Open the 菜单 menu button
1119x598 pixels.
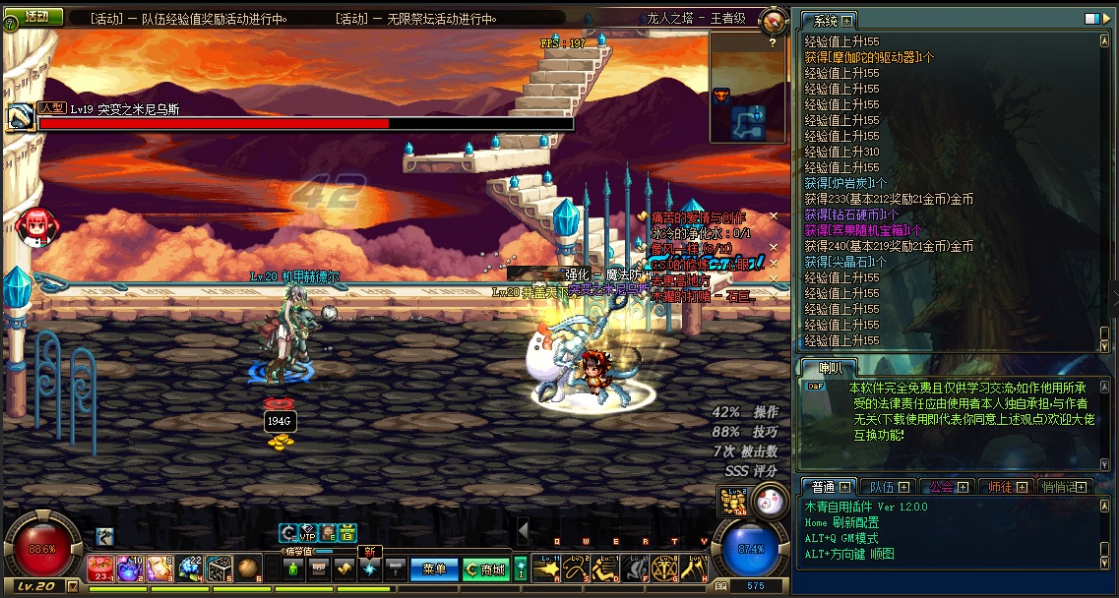point(434,569)
